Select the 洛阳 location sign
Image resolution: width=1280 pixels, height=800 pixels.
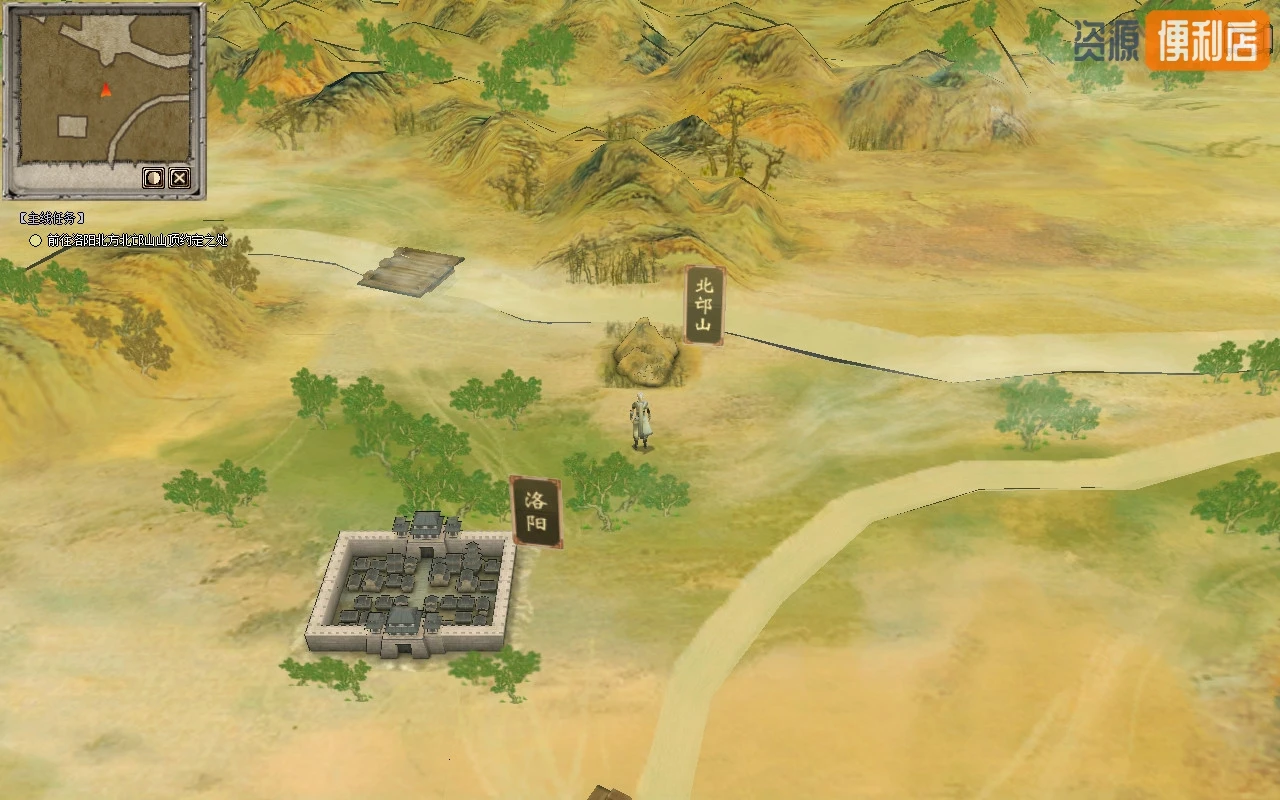point(536,511)
